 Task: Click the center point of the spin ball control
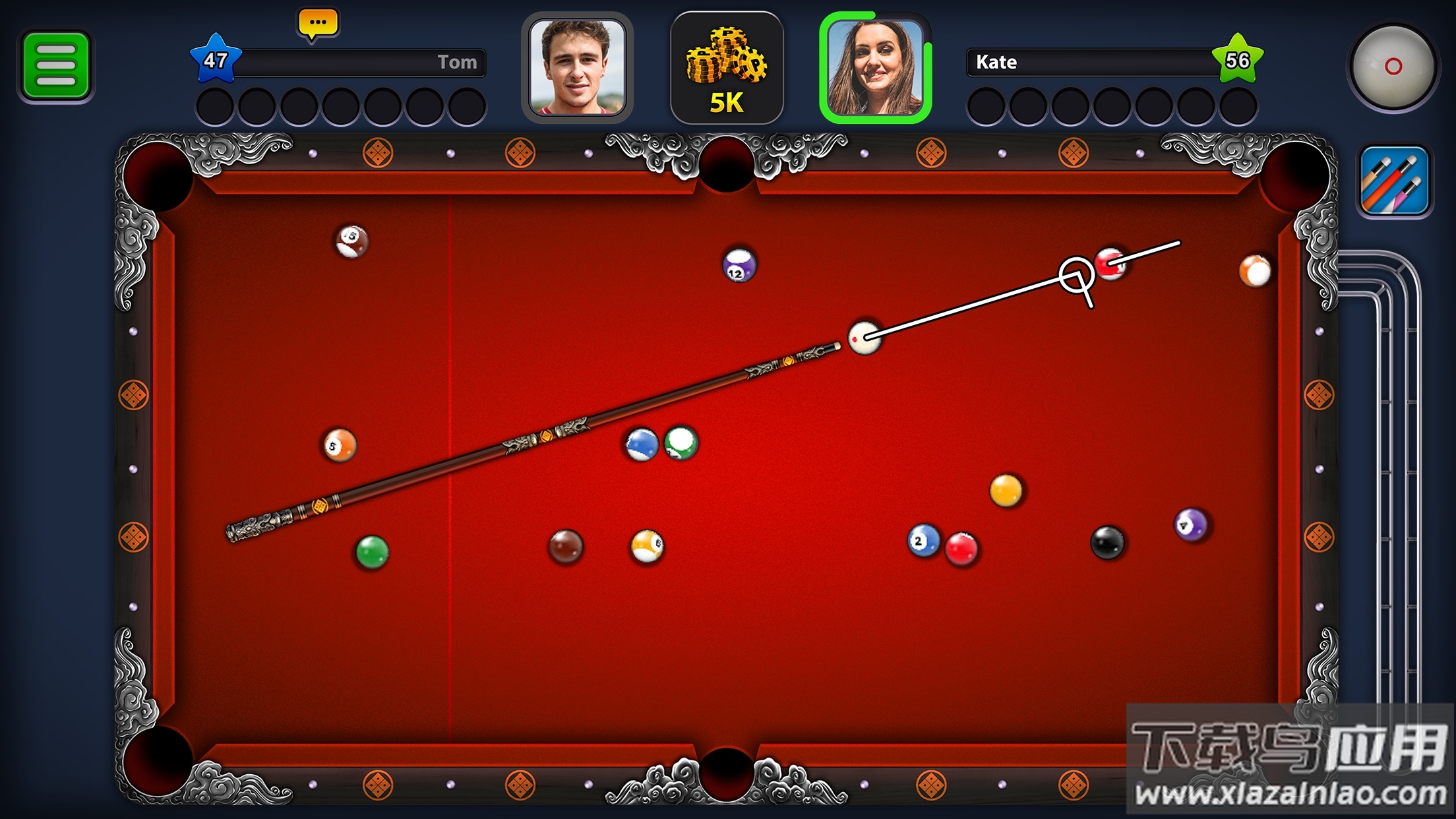click(1394, 66)
